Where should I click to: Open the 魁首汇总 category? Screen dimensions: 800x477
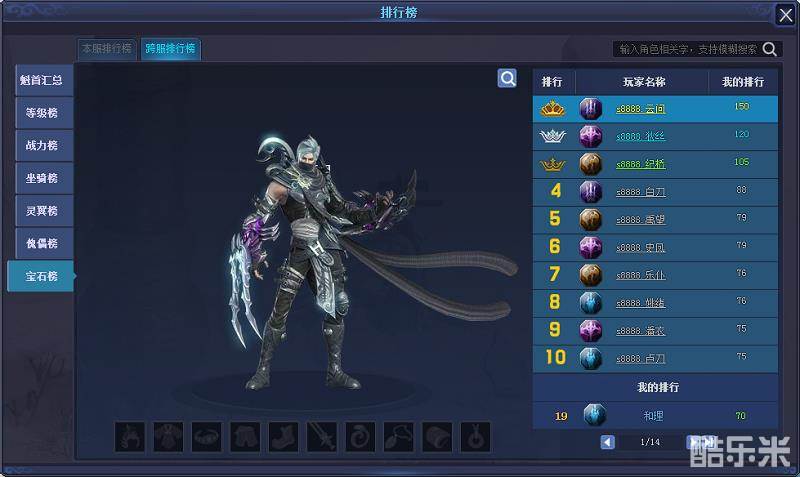pos(44,81)
